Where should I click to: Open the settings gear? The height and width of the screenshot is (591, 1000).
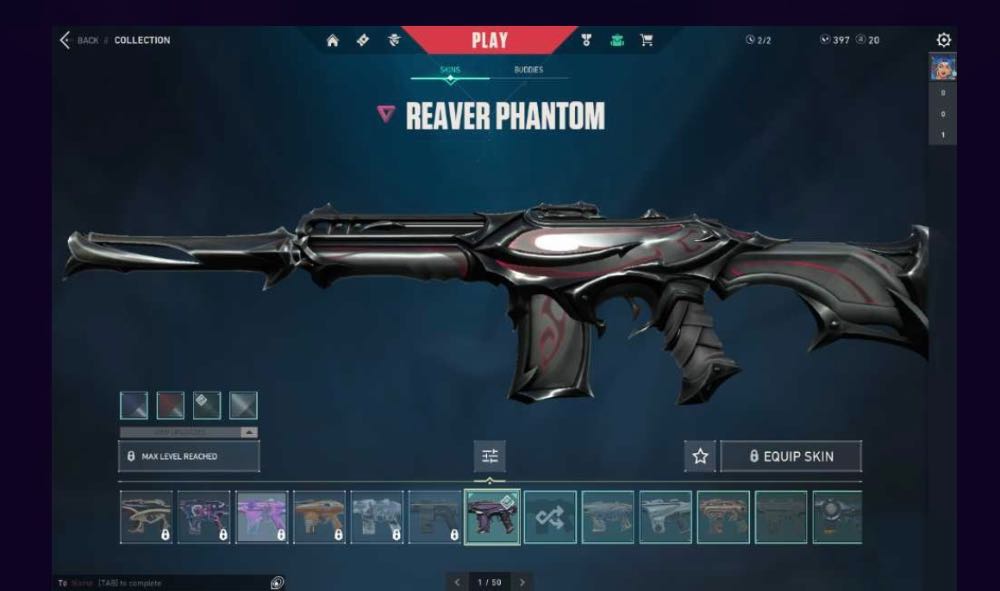click(943, 40)
